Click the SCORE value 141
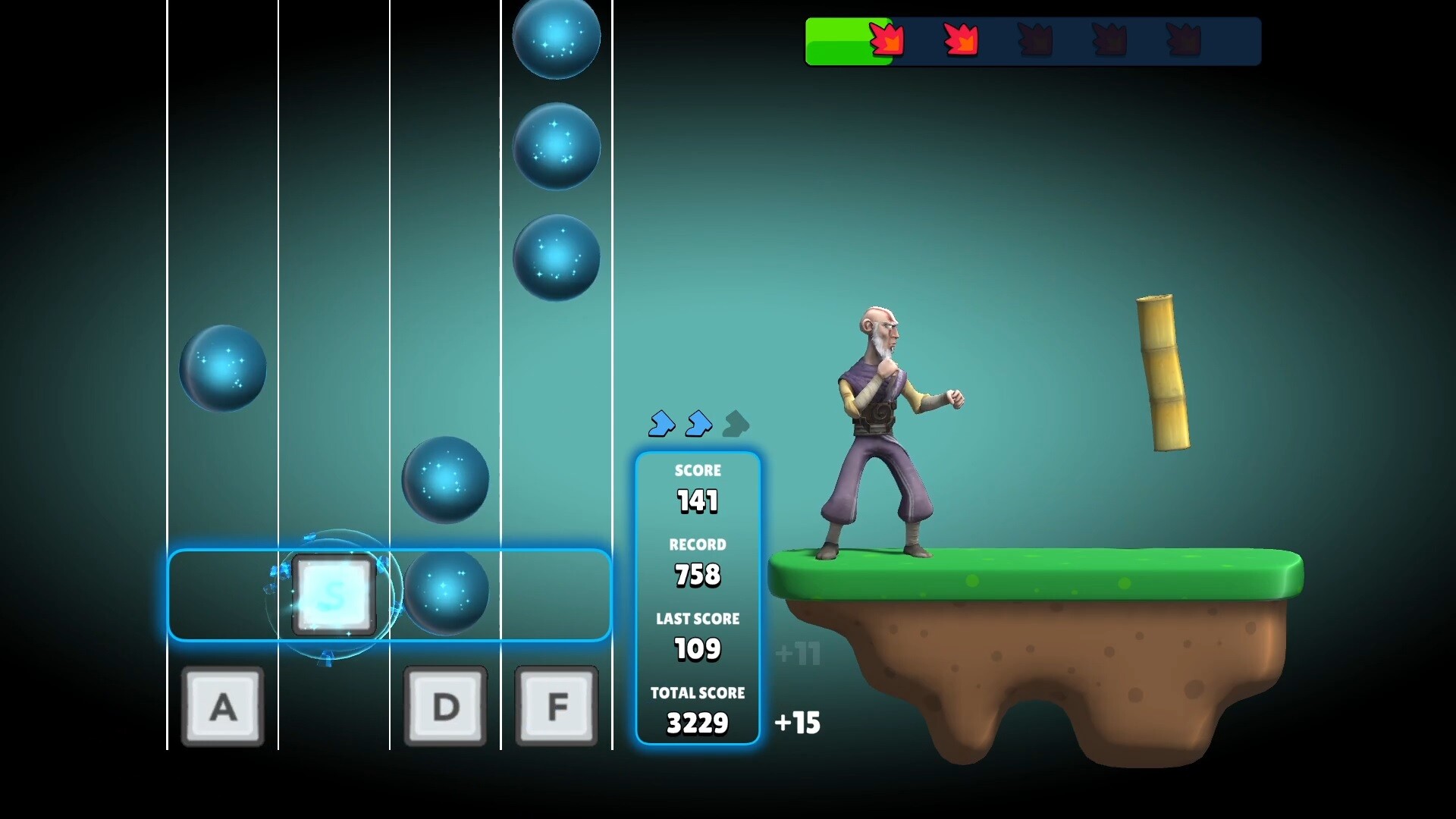Image resolution: width=1456 pixels, height=819 pixels. (698, 500)
